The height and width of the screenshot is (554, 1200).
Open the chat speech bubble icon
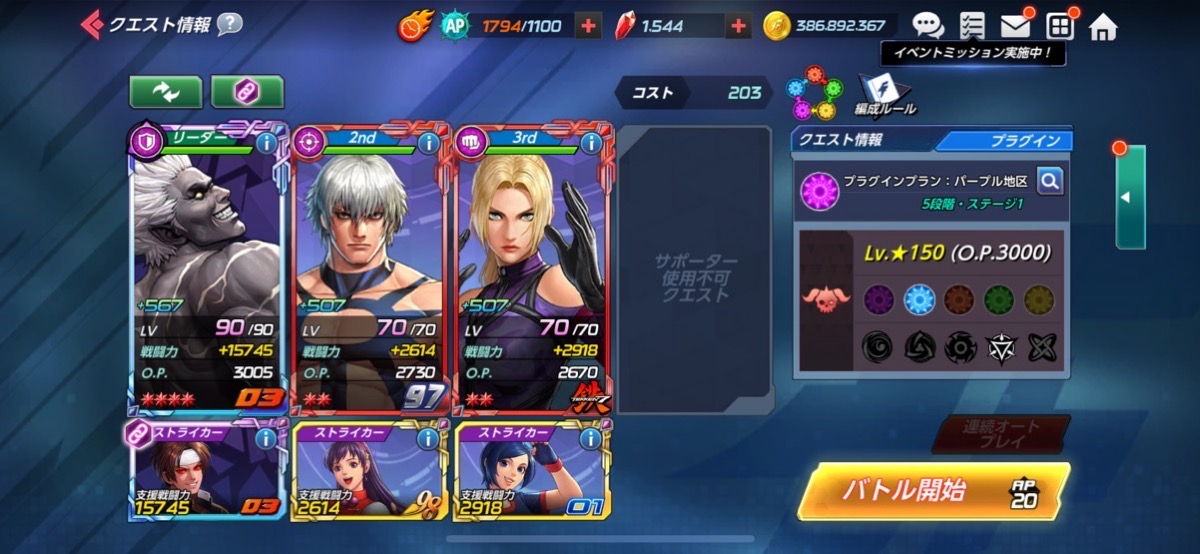pyautogui.click(x=927, y=26)
